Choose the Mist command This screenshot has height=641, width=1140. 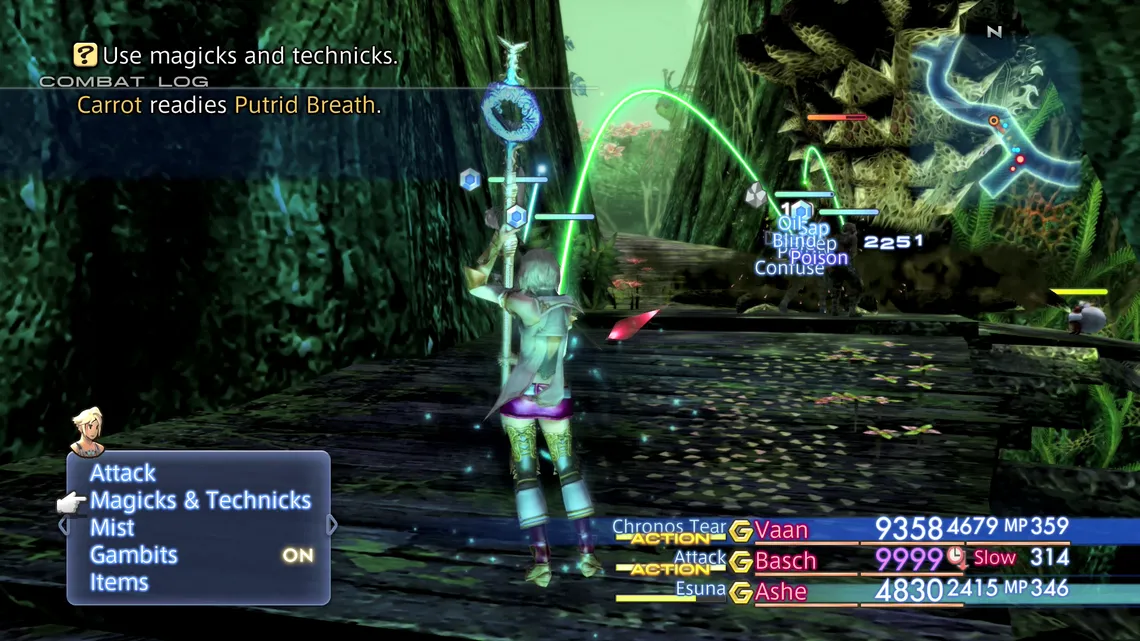112,527
